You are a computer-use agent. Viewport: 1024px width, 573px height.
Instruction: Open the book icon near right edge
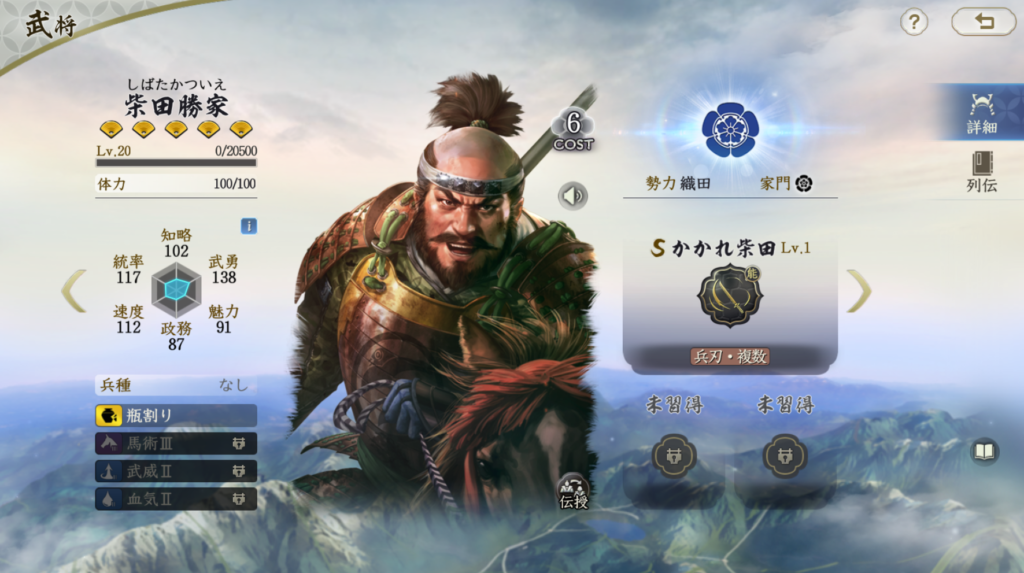click(985, 452)
